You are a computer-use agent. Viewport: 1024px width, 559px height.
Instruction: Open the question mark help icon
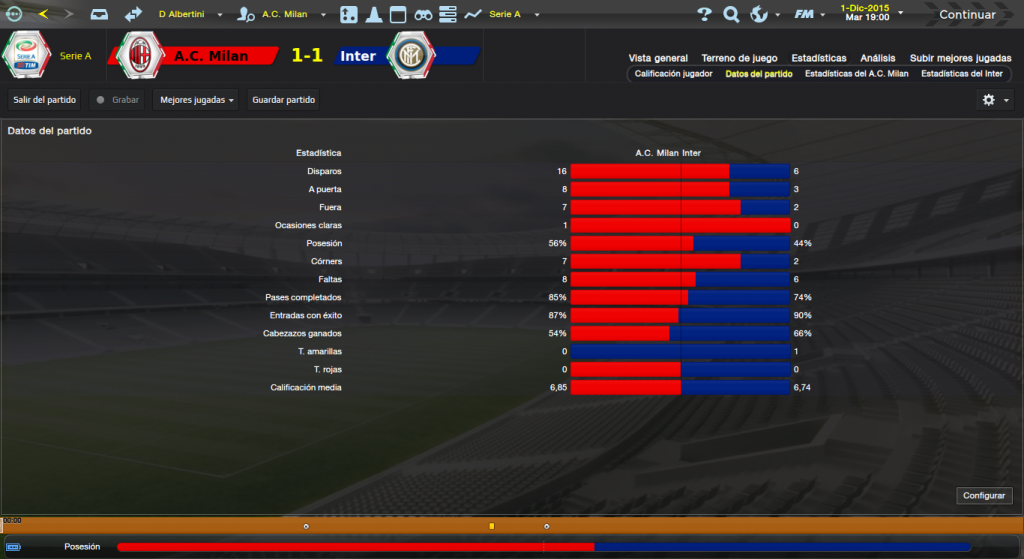(704, 15)
